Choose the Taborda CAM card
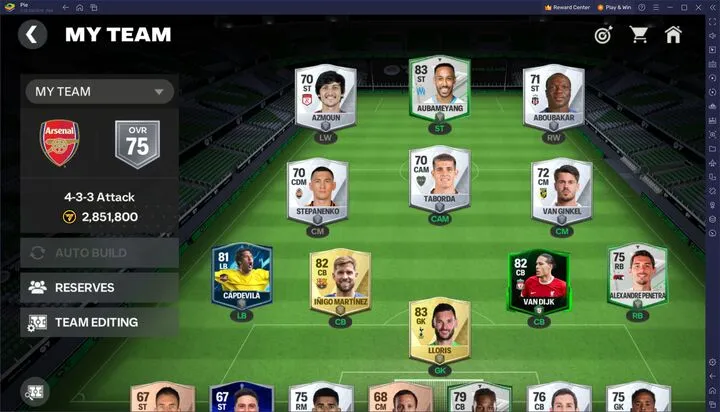Viewport: 720px width, 412px height. point(439,179)
